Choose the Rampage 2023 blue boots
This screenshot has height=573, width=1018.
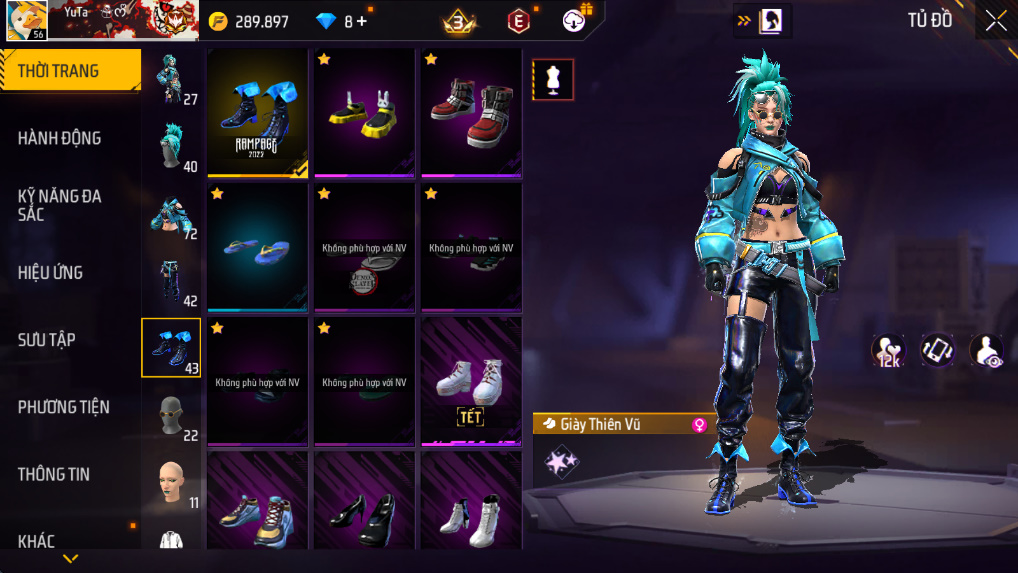tap(258, 112)
